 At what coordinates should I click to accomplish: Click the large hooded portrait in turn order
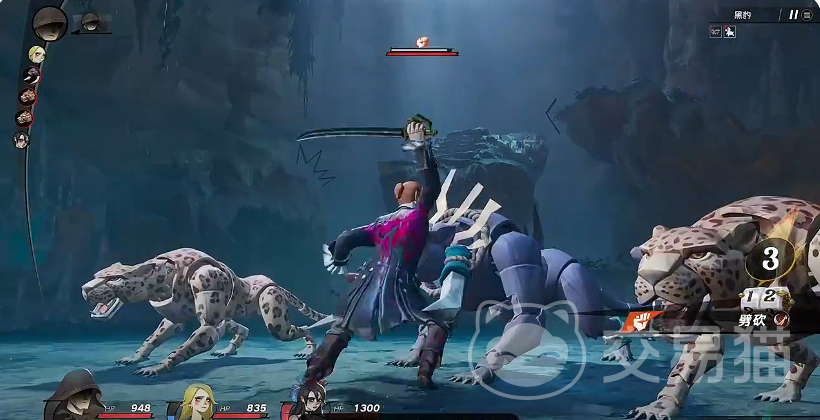tap(49, 22)
